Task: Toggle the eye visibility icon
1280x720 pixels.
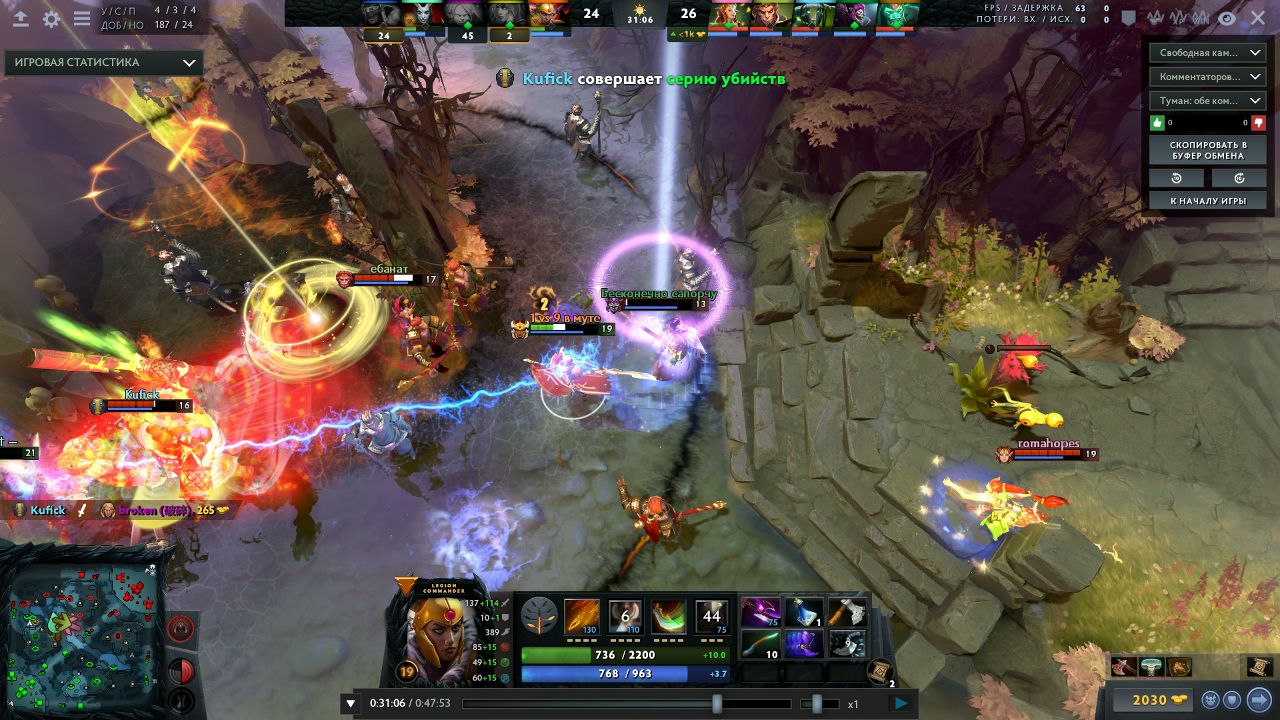Action: coord(1226,18)
